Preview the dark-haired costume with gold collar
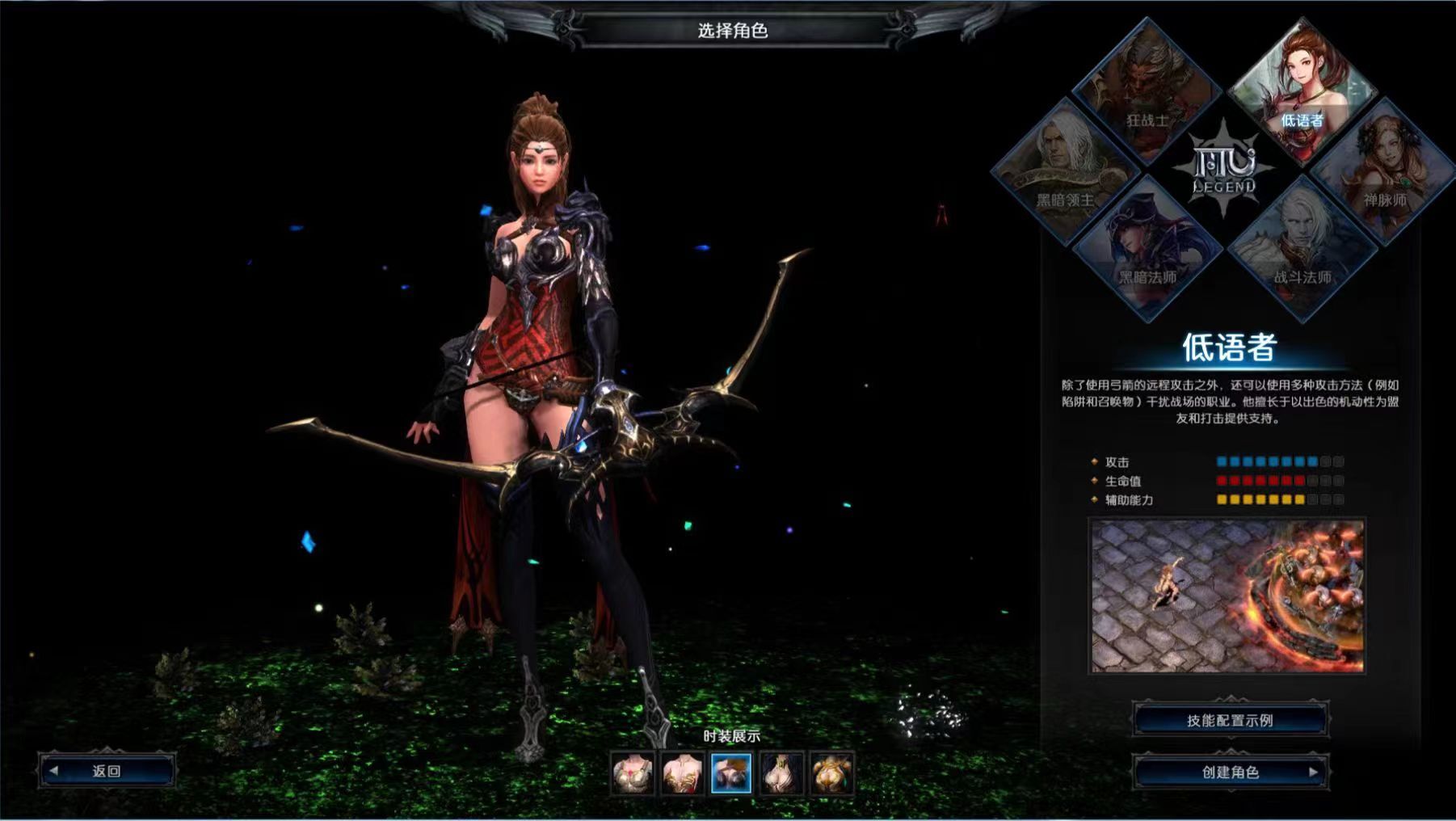 tap(781, 773)
